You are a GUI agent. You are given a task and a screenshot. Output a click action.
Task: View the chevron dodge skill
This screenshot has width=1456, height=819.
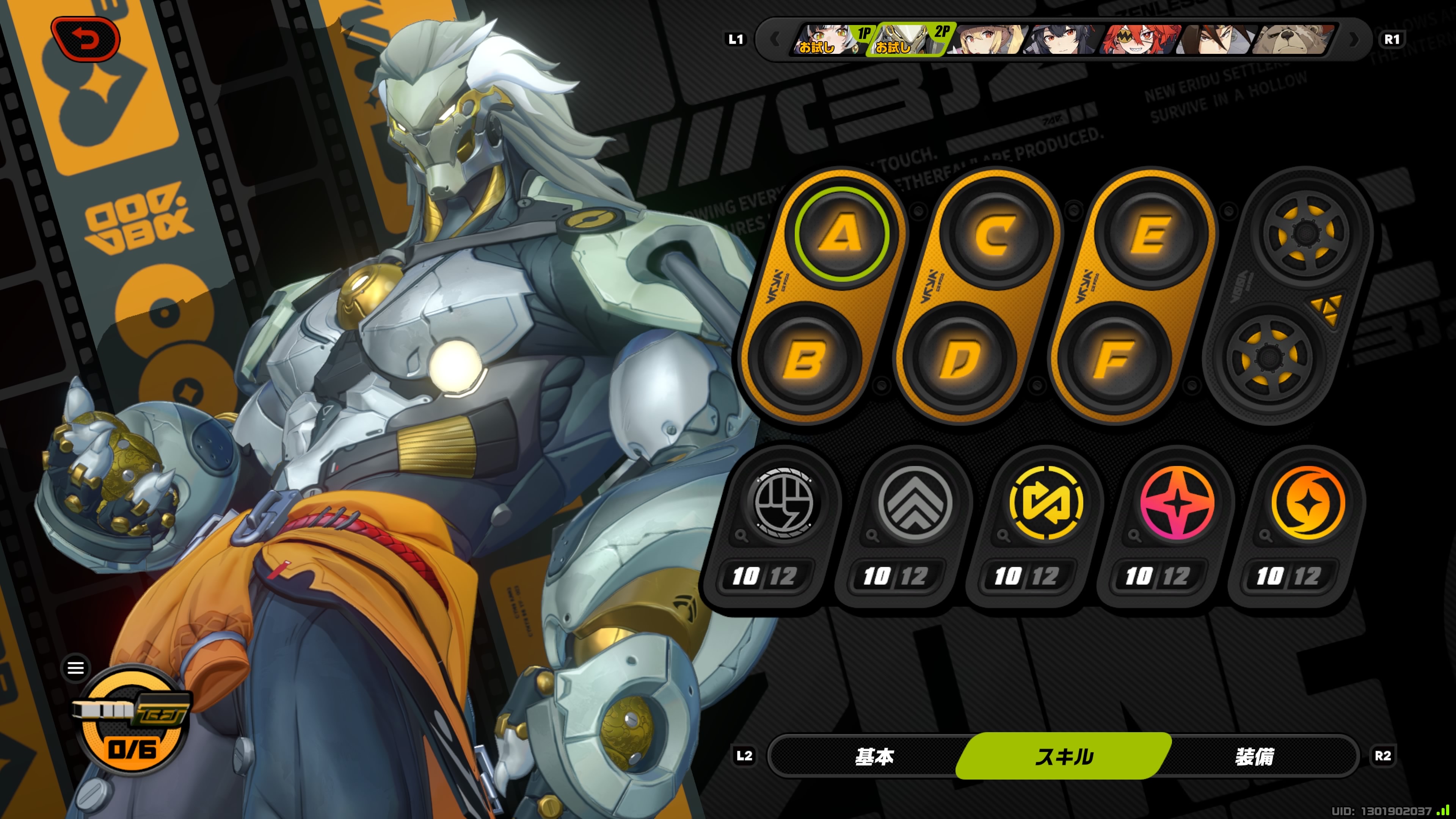915,502
